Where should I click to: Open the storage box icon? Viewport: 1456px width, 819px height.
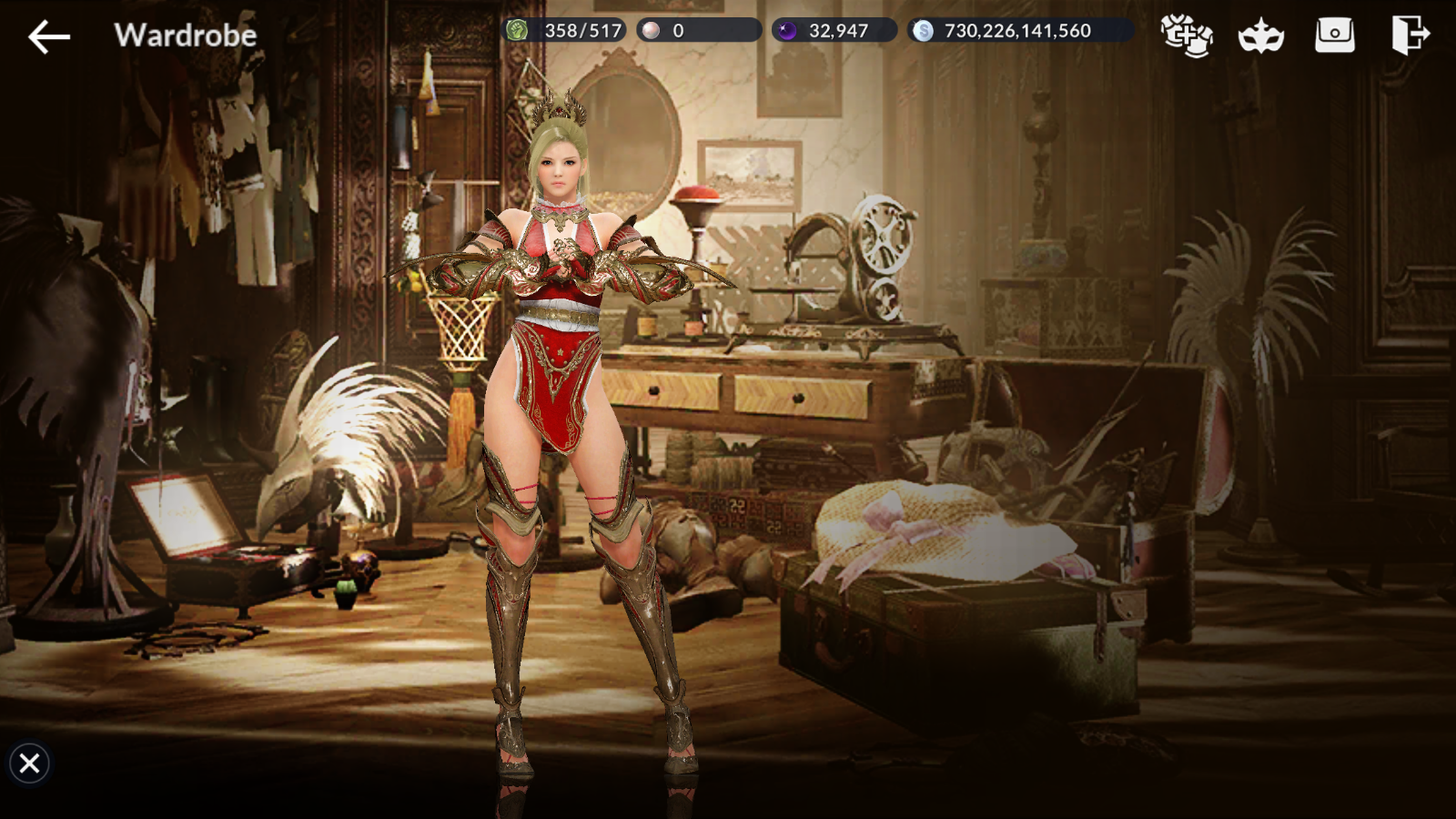pos(1334,35)
